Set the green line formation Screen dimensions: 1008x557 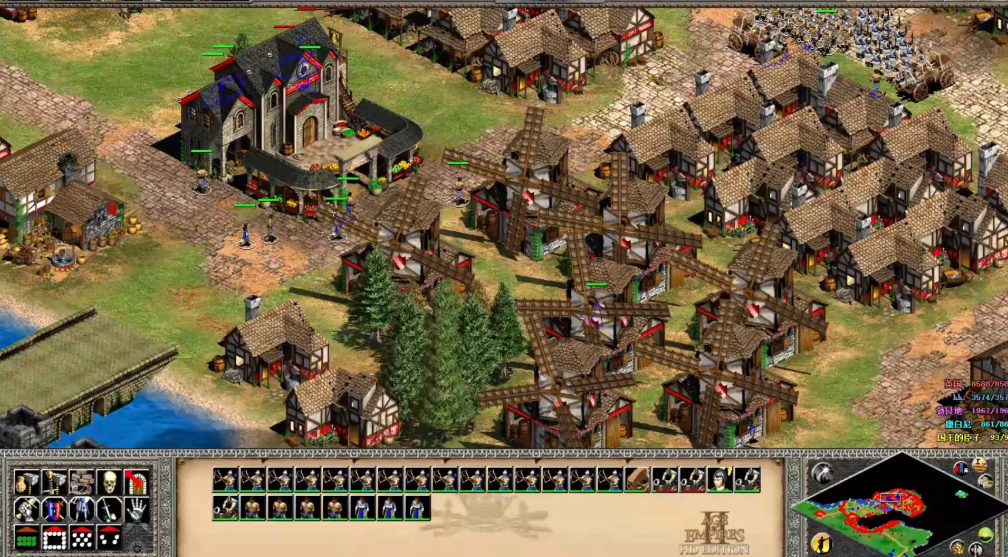click(x=27, y=538)
